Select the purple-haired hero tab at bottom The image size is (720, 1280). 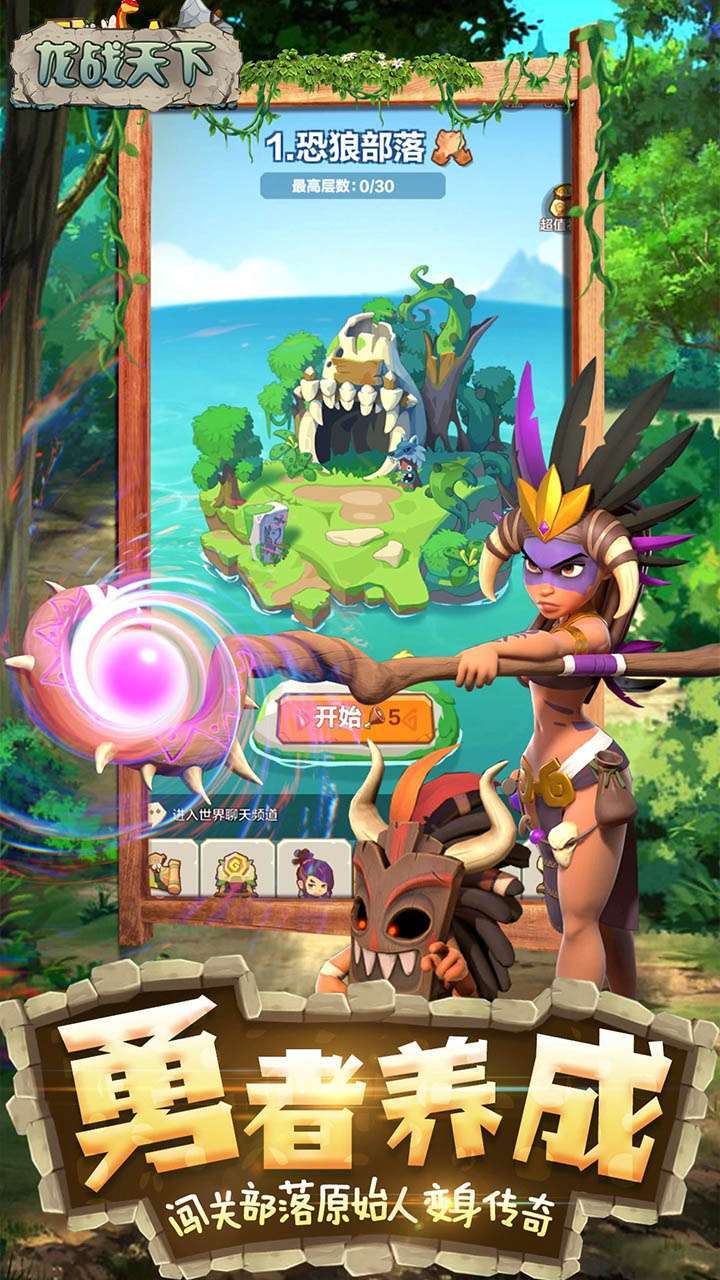coord(315,868)
